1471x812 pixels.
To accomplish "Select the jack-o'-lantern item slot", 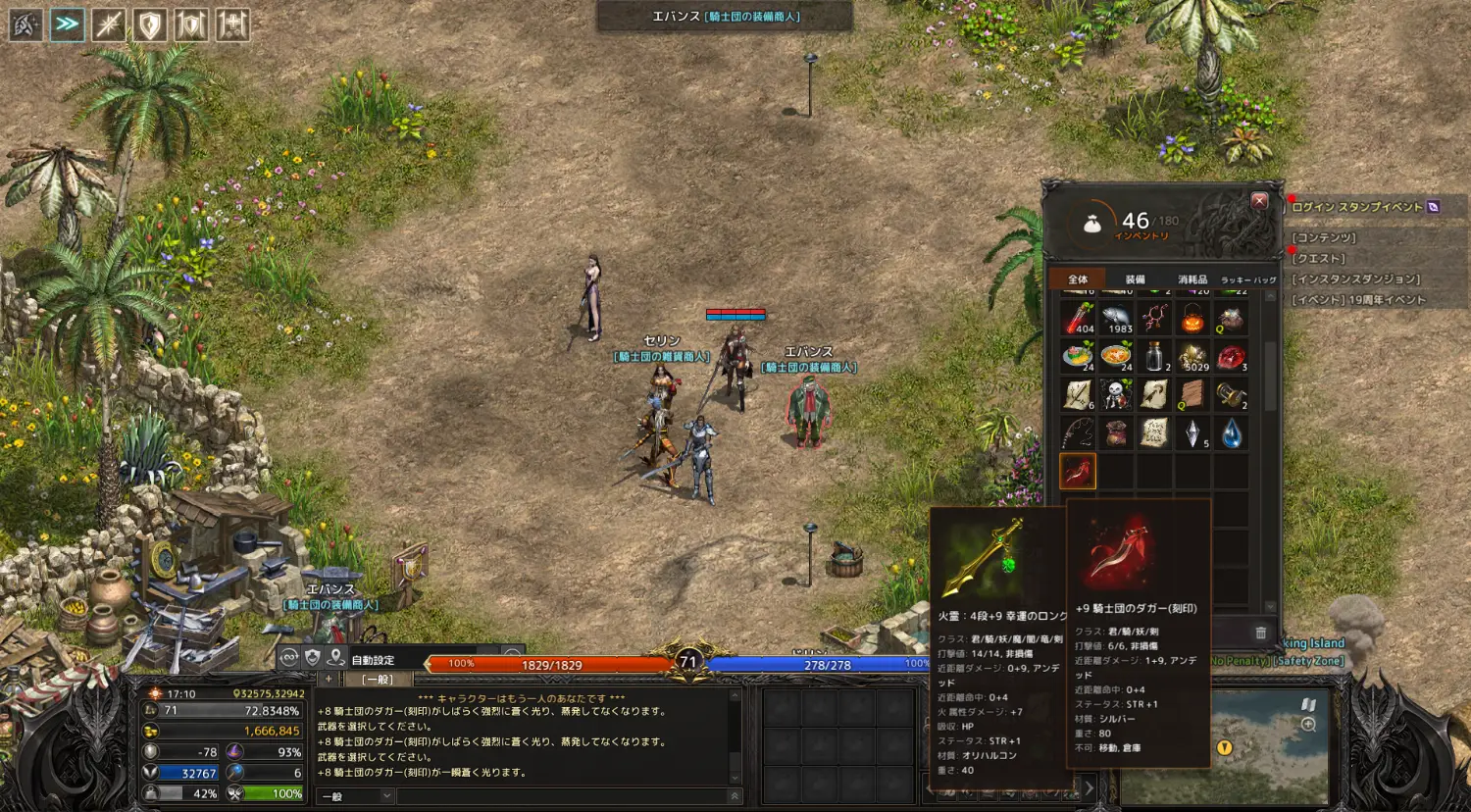I will point(1192,318).
